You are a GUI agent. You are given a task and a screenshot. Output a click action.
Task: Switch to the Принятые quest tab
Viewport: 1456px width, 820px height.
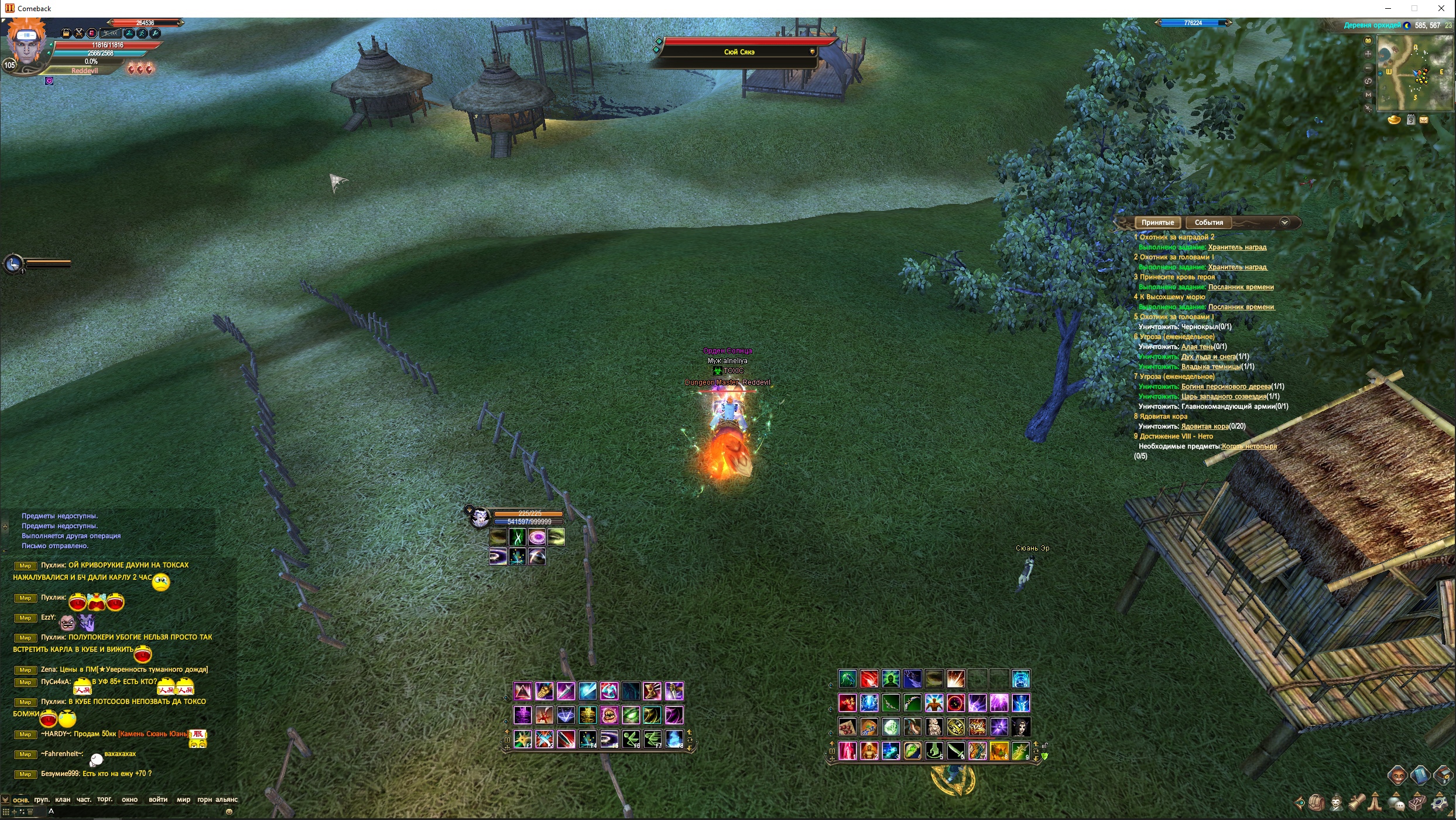point(1157,223)
